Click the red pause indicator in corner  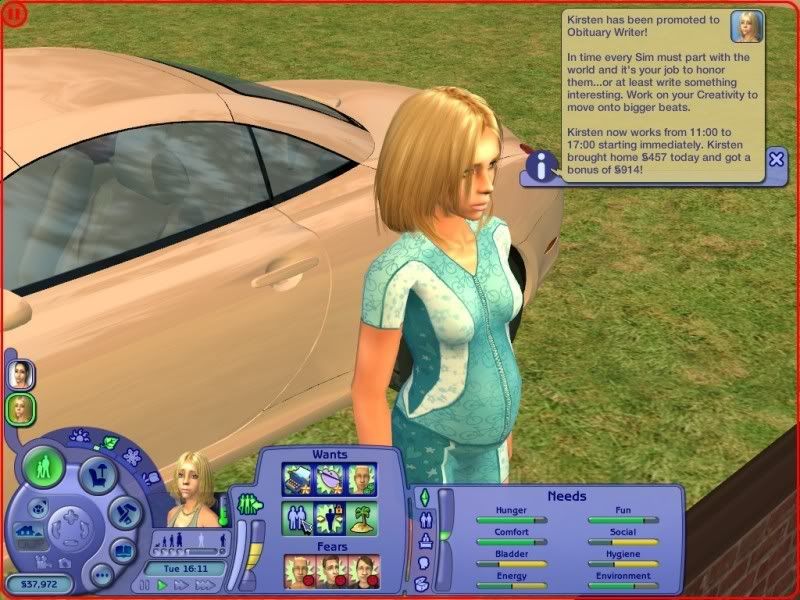tap(12, 13)
